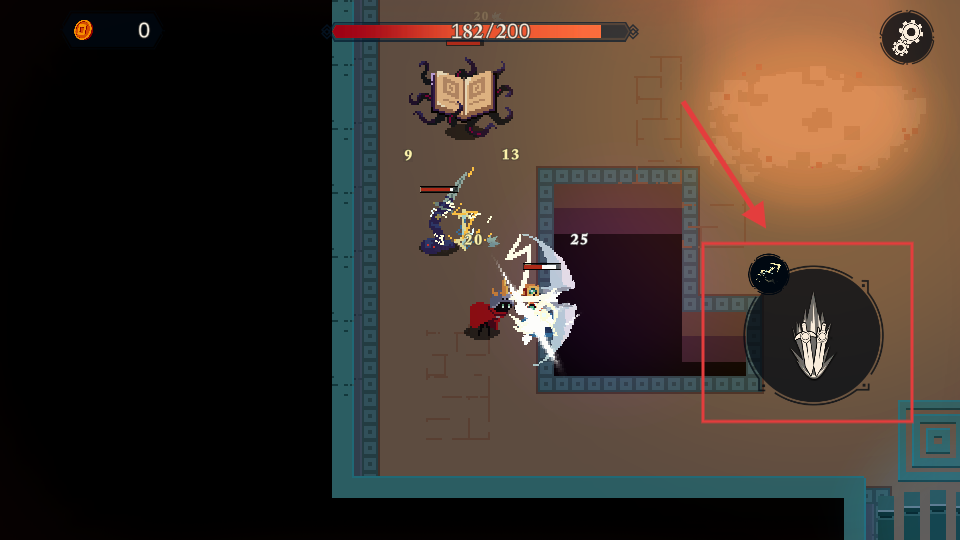960x540 pixels.
Task: Tap the large claw attack button
Action: pos(813,336)
